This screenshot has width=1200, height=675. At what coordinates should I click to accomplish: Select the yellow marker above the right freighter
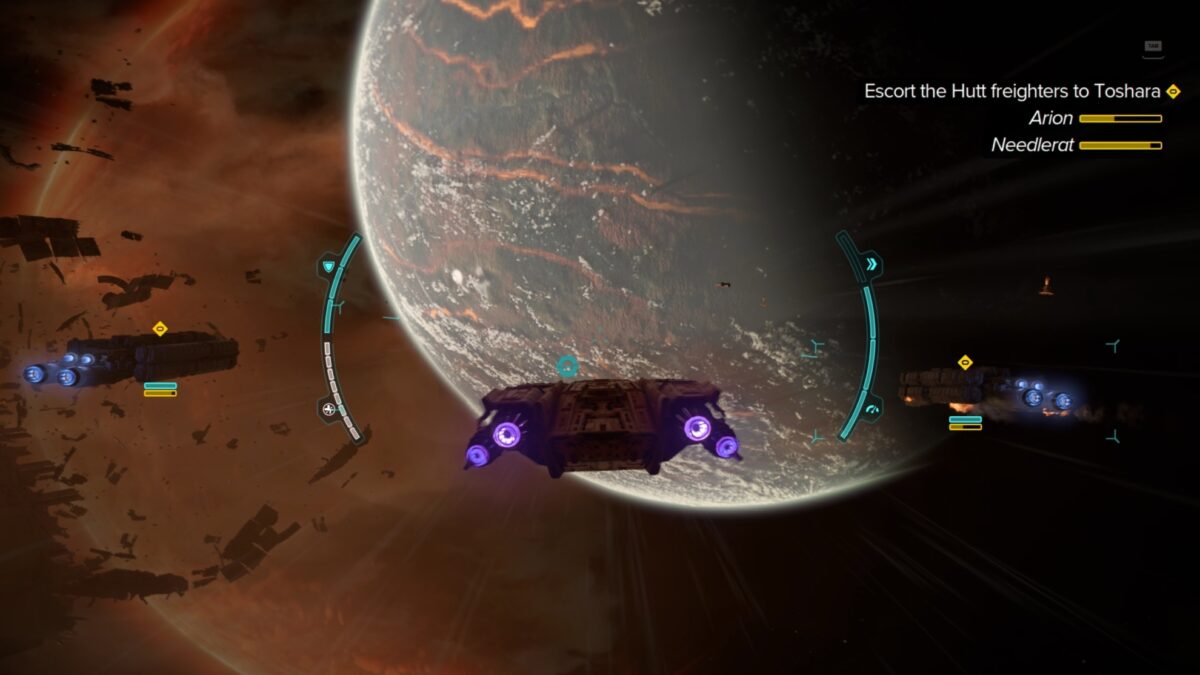[x=965, y=362]
